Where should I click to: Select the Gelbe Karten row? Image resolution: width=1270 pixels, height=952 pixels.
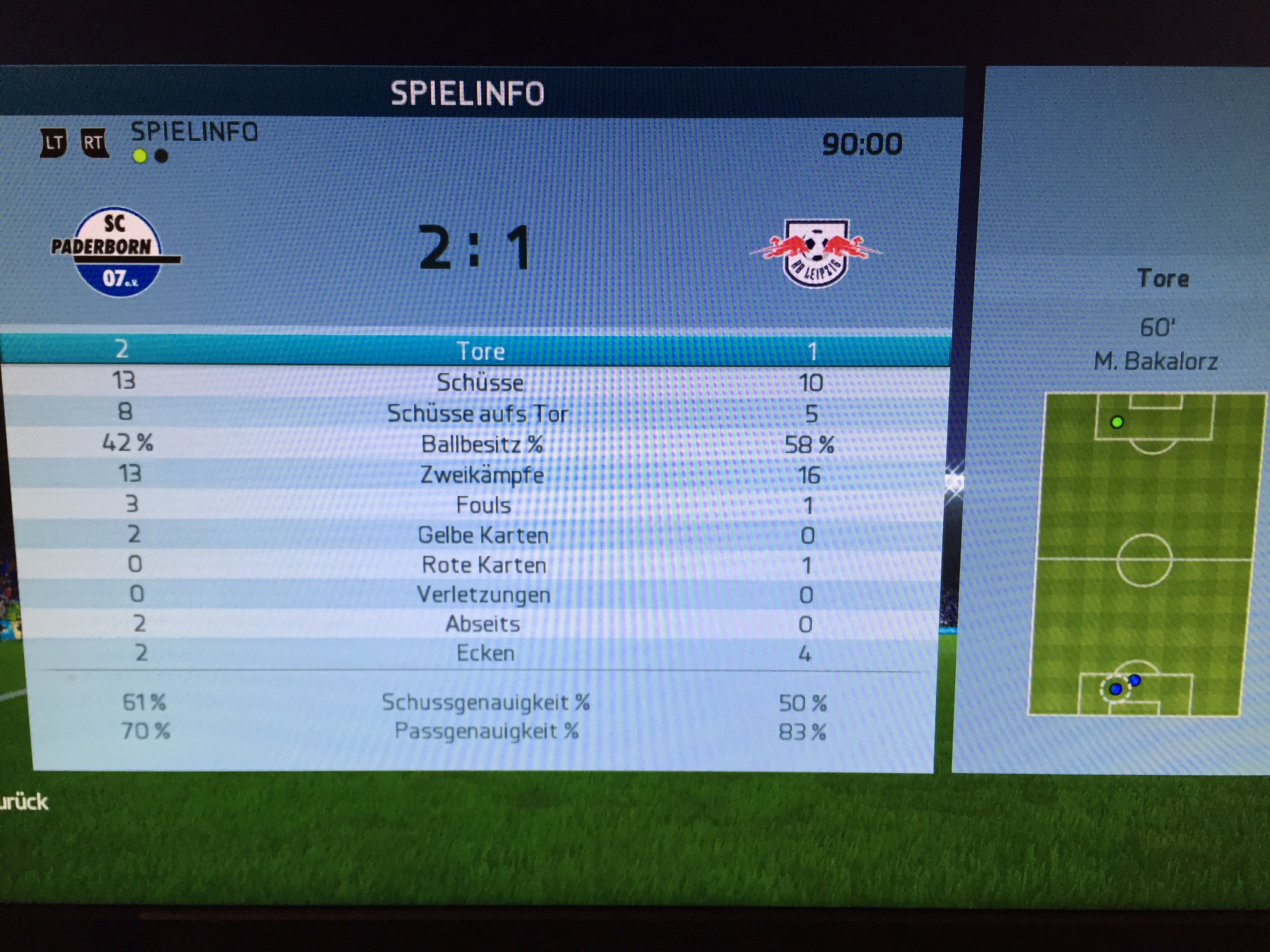[x=483, y=535]
